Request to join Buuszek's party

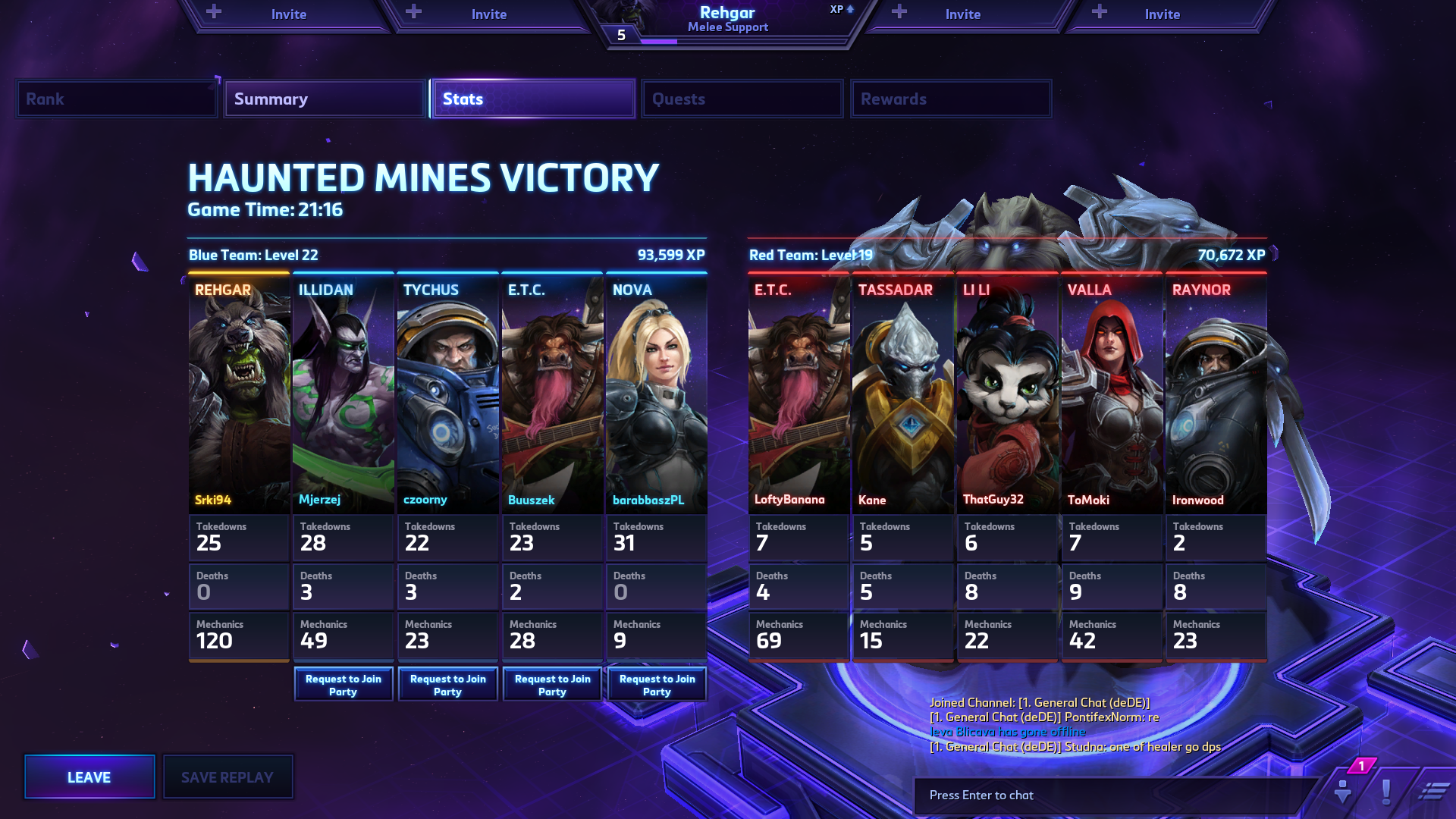(553, 685)
